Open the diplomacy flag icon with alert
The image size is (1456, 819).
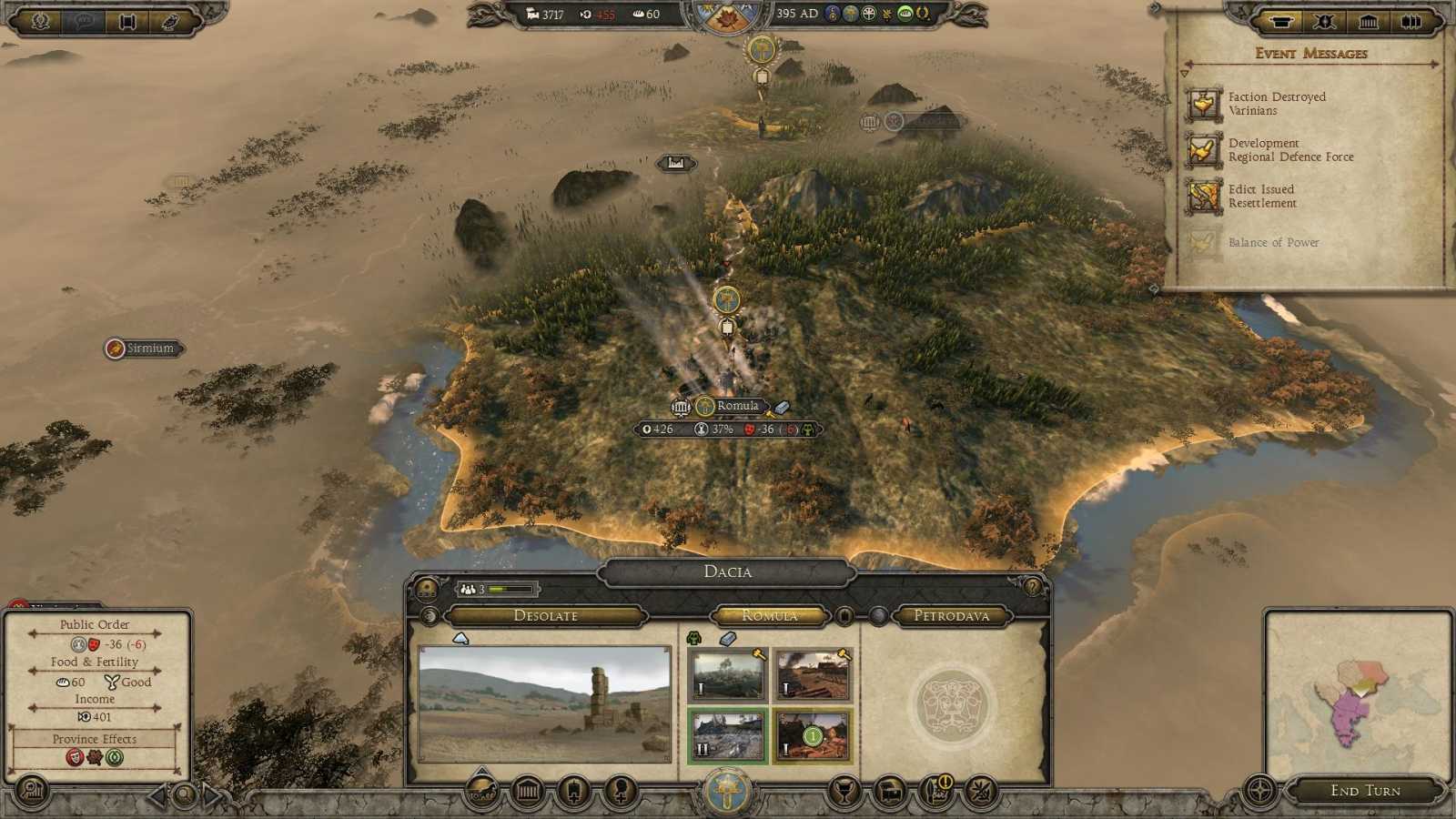click(935, 791)
